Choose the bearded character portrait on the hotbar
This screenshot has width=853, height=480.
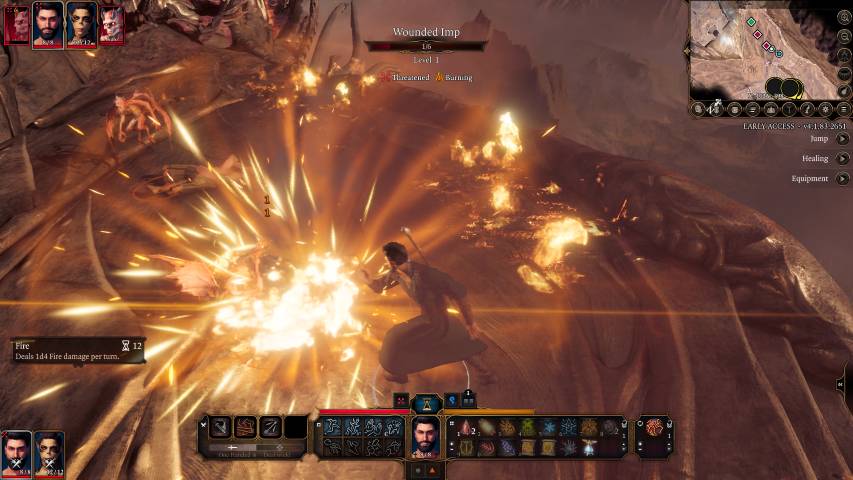tap(427, 434)
